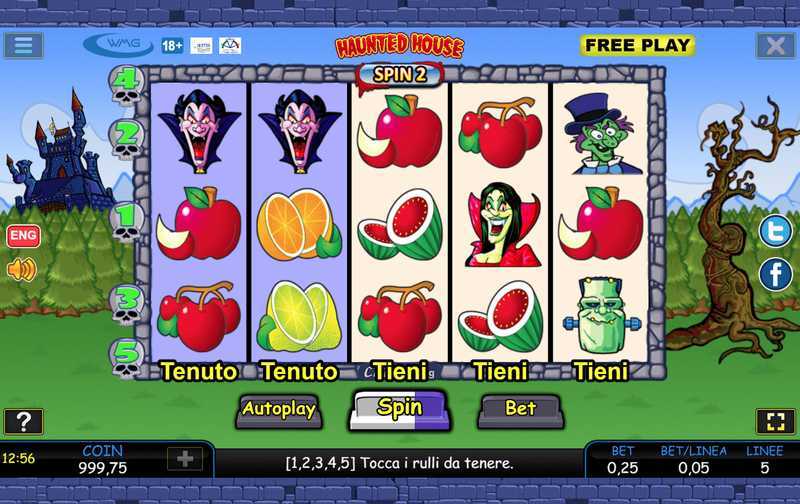Screen dimensions: 800x504
Task: Select payline 4 skull marker
Action: point(127,86)
